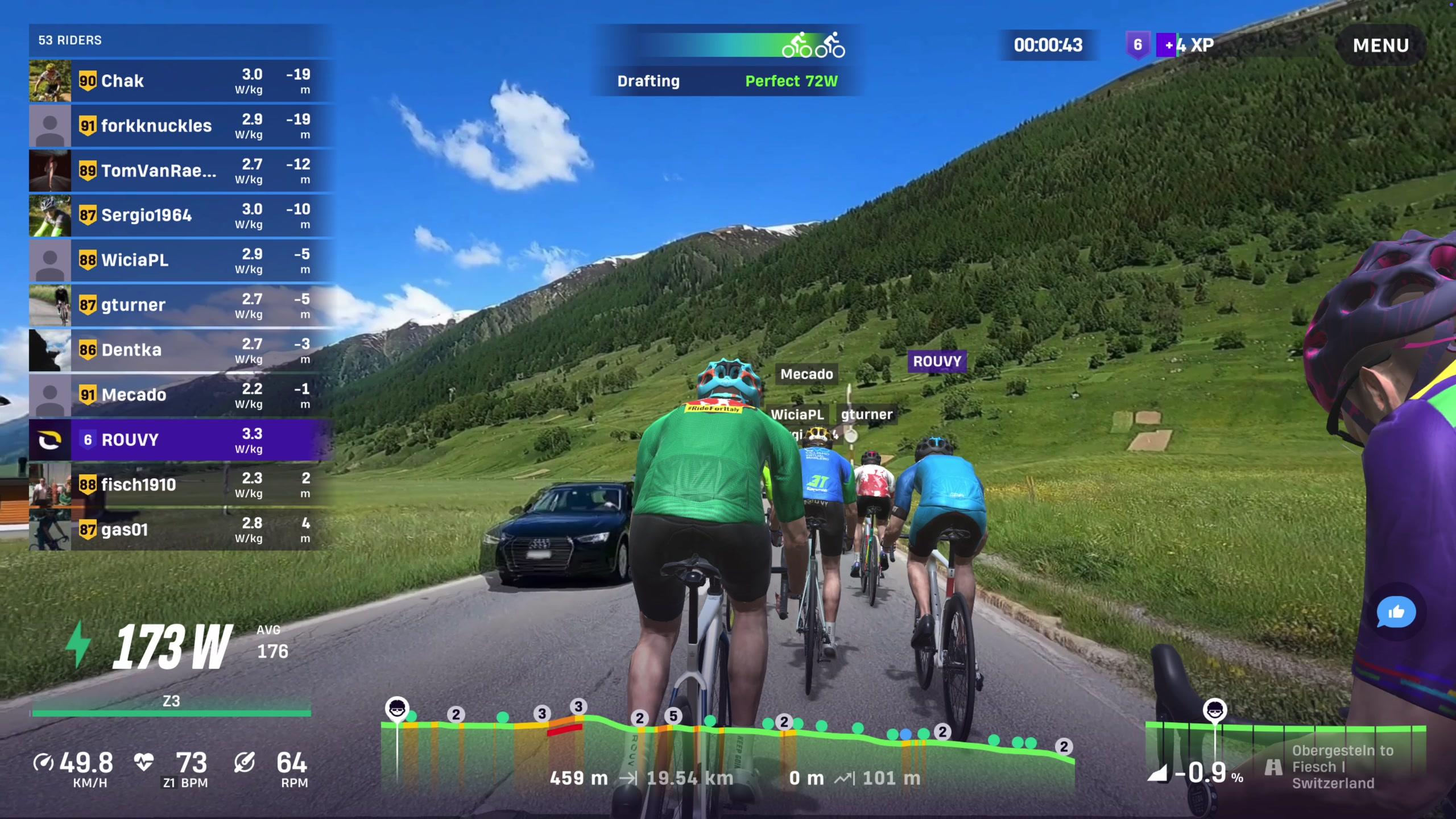Pick Sergio1964 from the riders panel
The width and height of the screenshot is (1456, 819).
pos(181,216)
